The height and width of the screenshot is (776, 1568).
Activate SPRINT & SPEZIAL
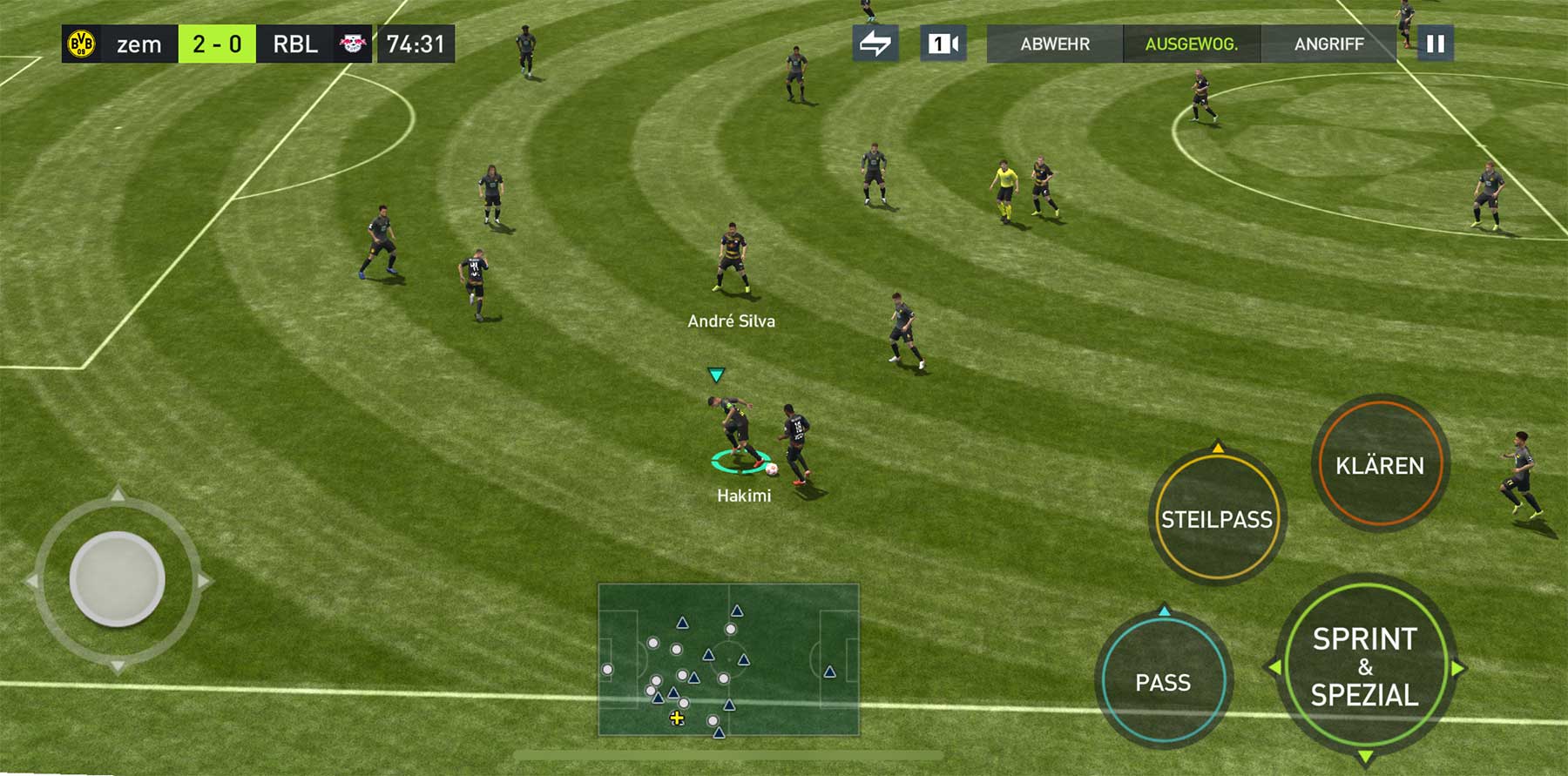[1364, 667]
